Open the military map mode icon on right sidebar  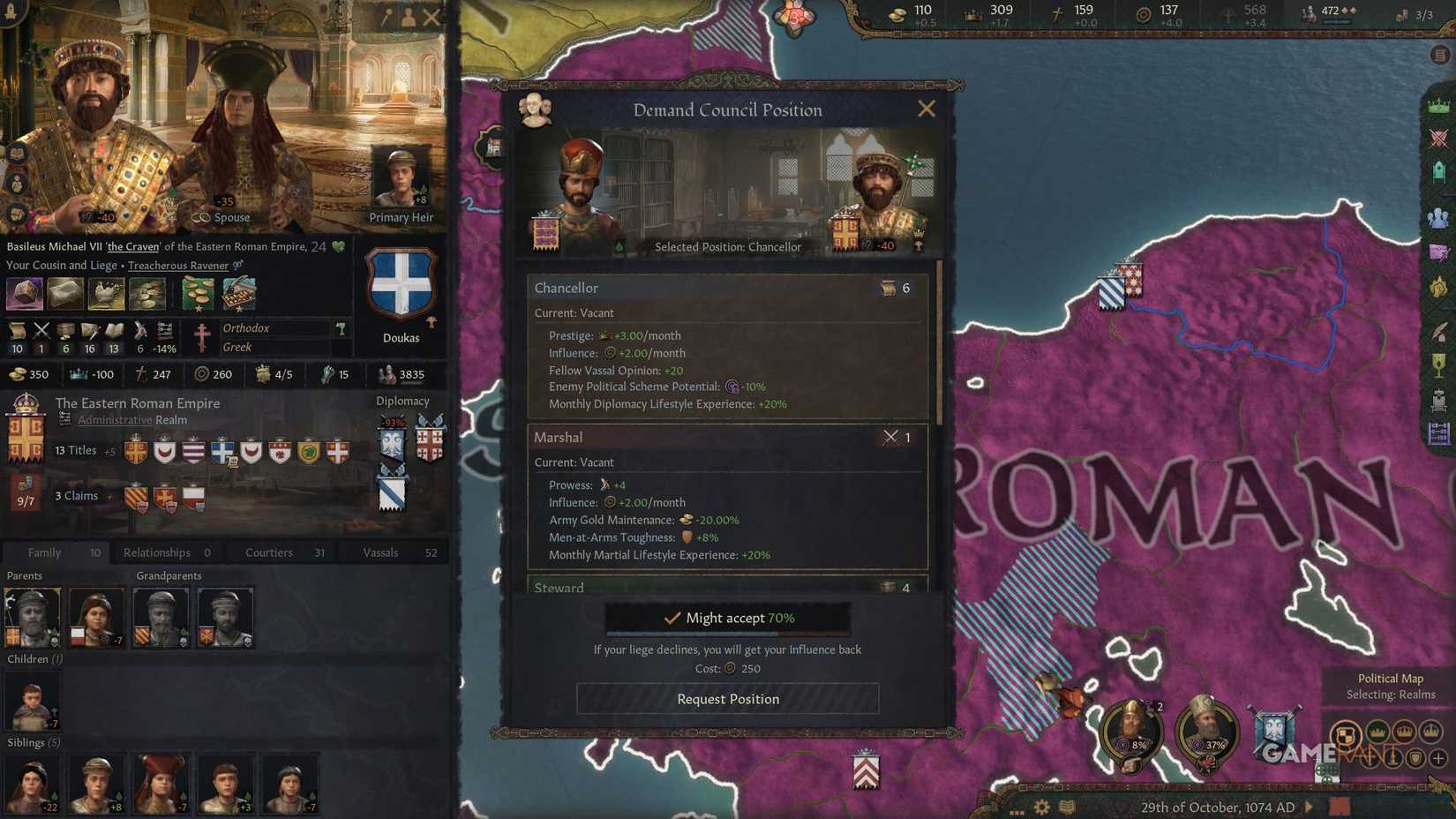[1438, 138]
